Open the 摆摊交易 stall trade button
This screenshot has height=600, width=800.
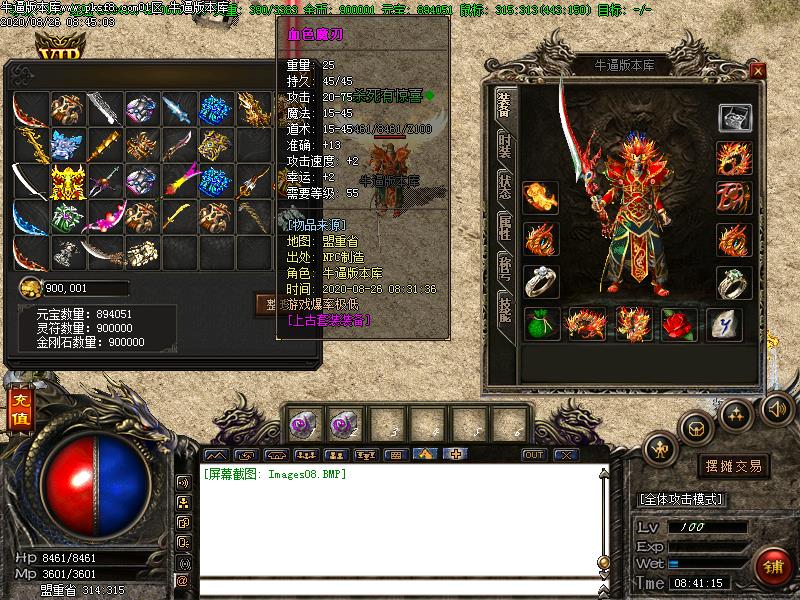(733, 466)
